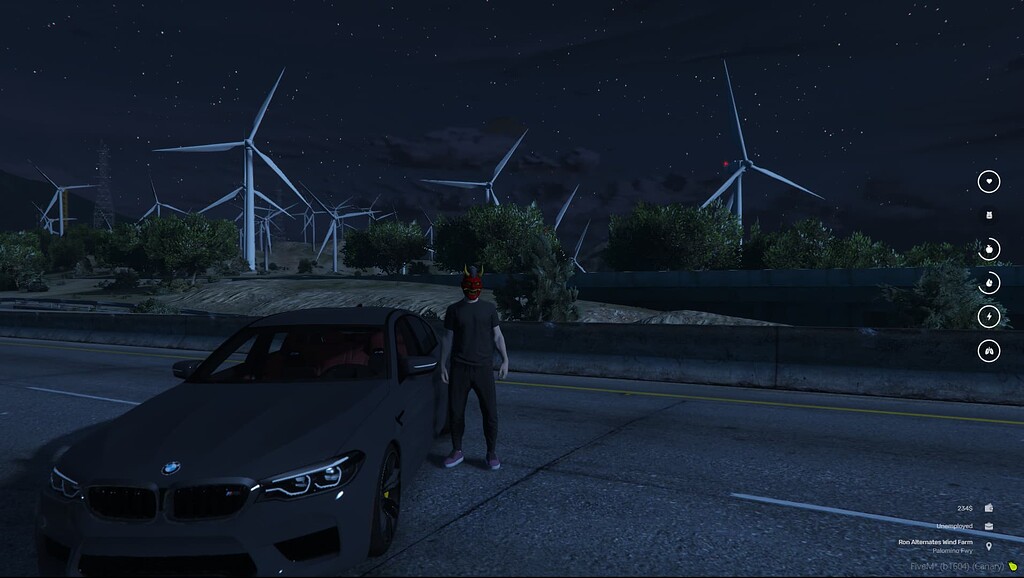Click the apple hunger status icon

[988, 249]
